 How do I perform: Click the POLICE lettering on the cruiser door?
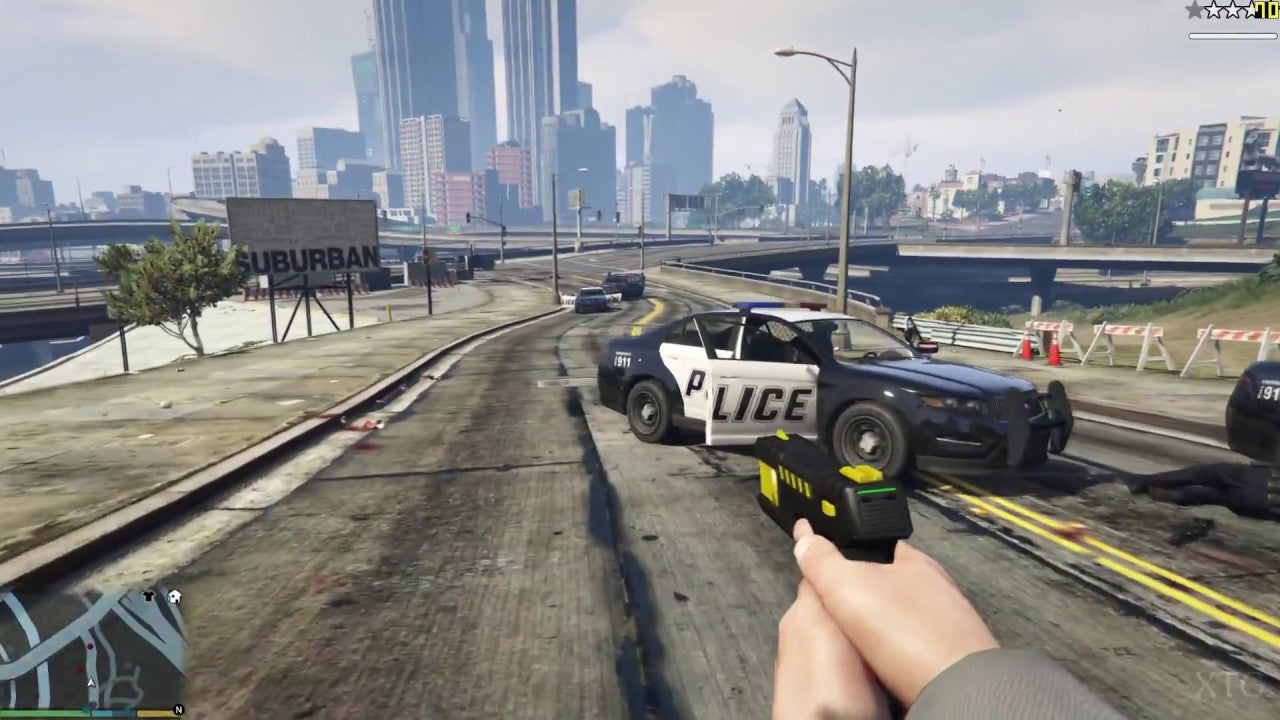click(745, 400)
